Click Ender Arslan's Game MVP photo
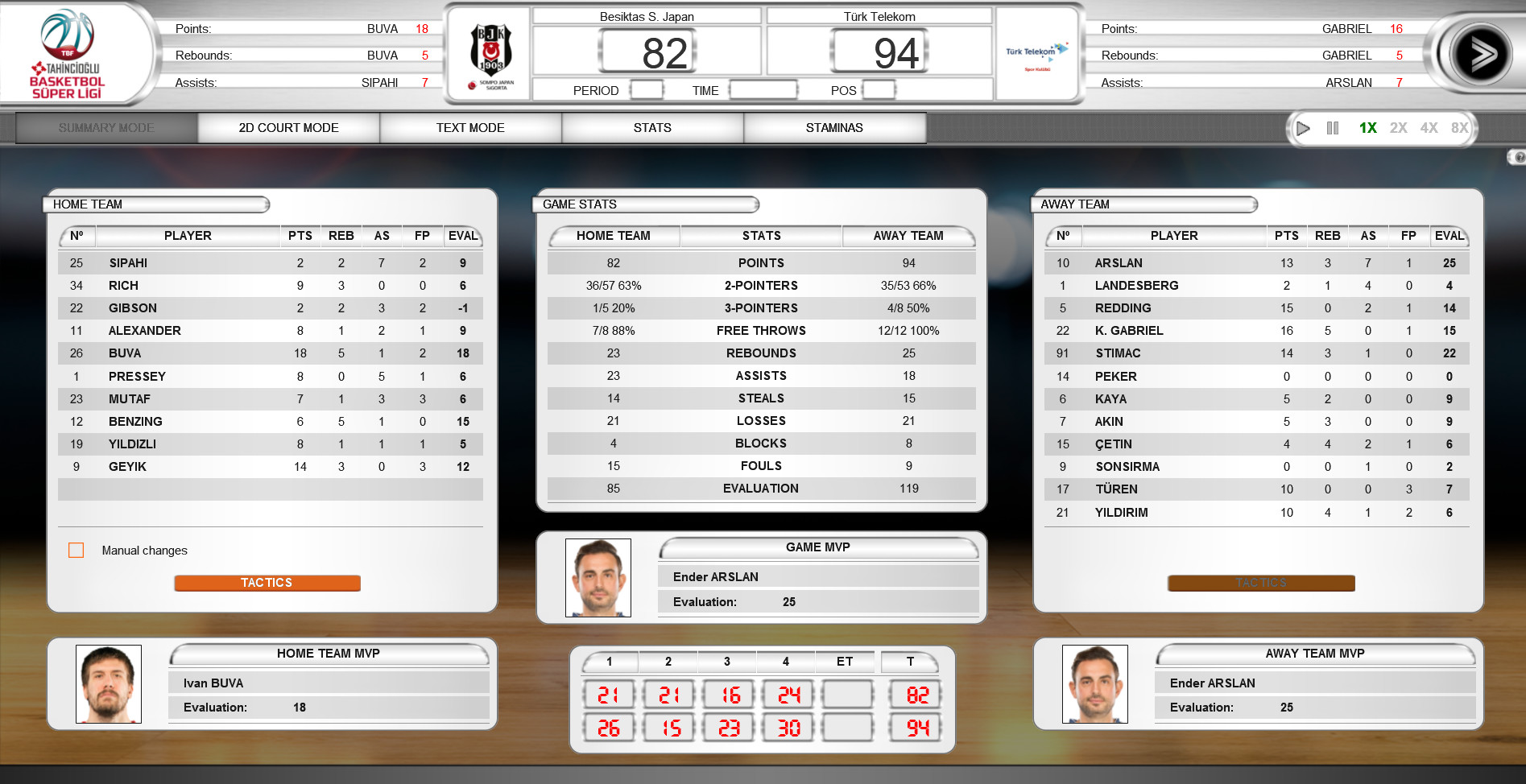 point(598,577)
